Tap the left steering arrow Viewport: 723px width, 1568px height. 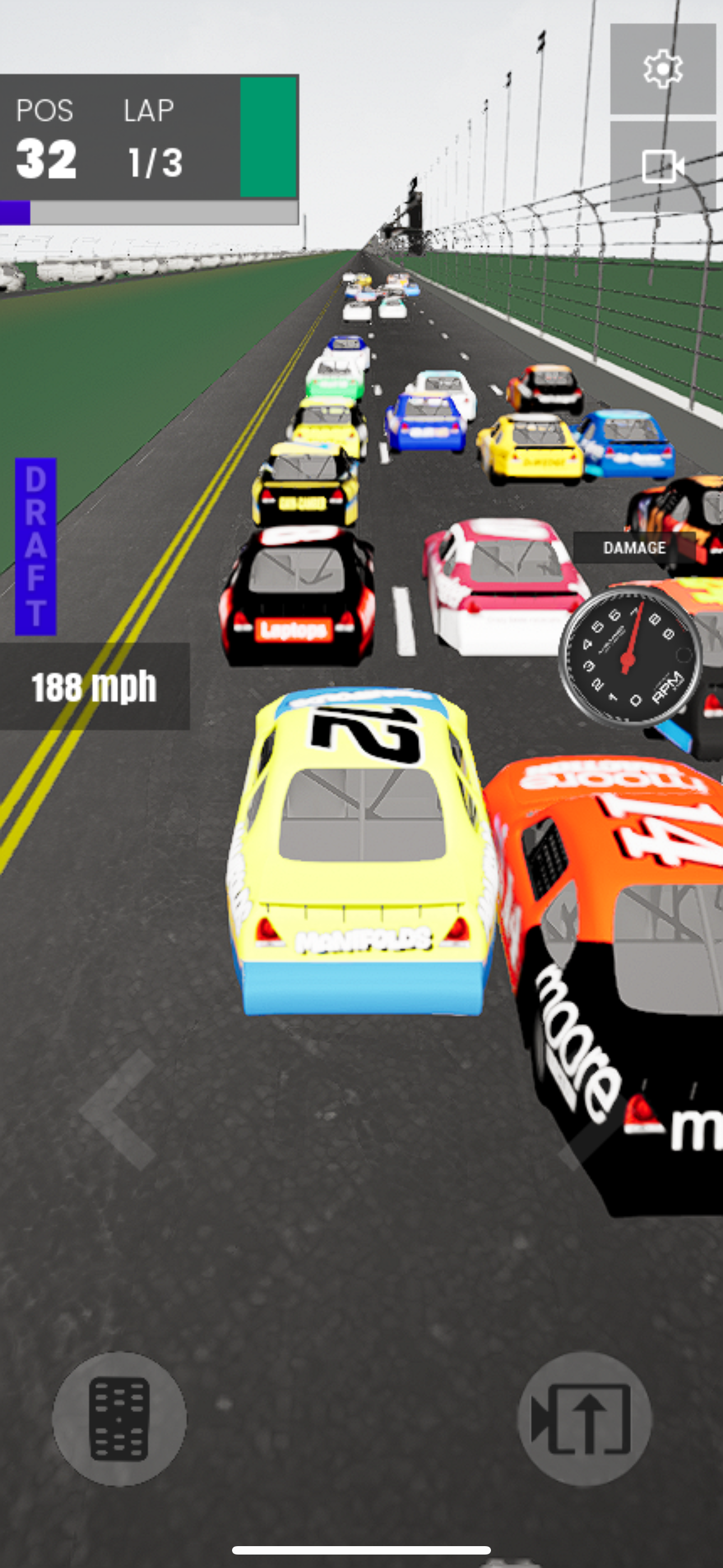point(121,1109)
